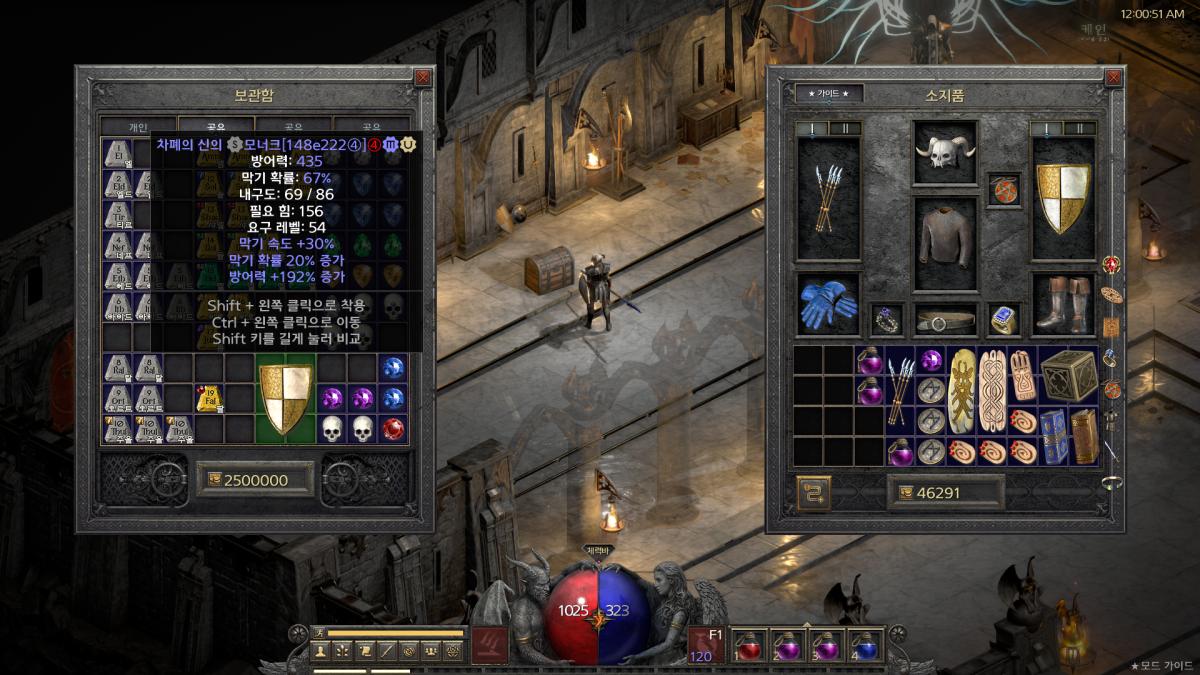Select the equipped belt slot
The height and width of the screenshot is (675, 1200).
pos(945,320)
